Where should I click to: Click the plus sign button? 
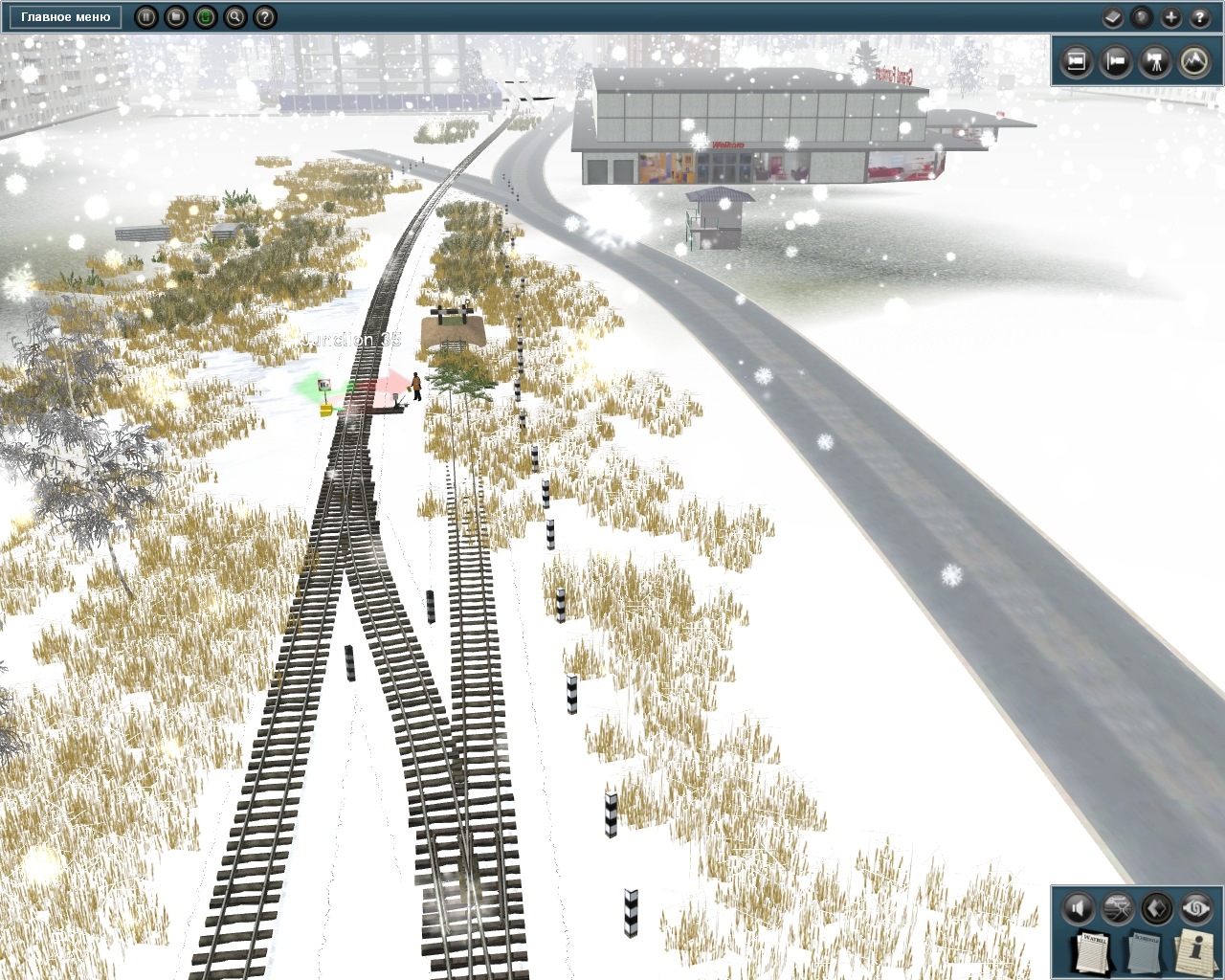[x=1170, y=17]
